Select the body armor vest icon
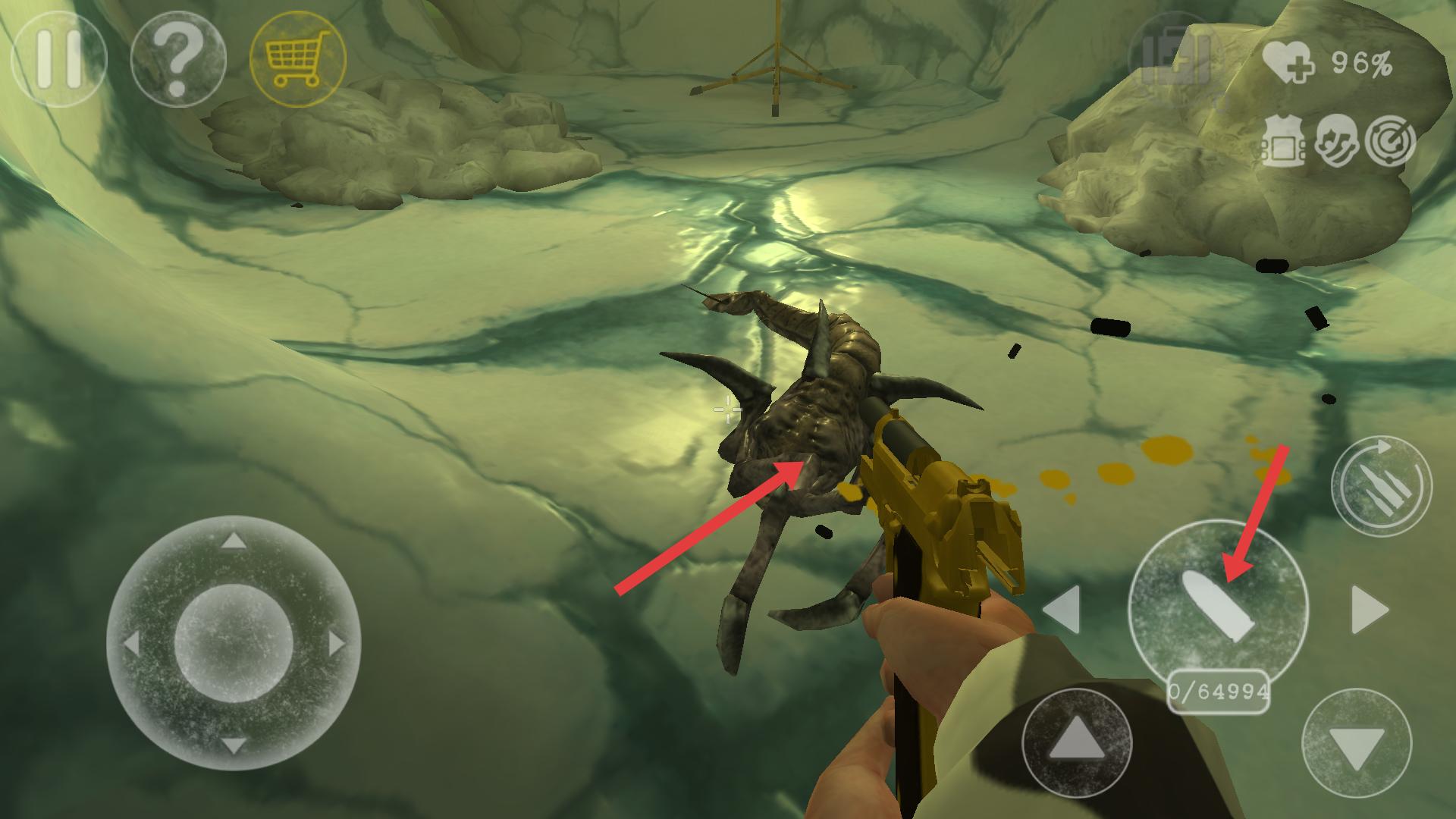Image resolution: width=1456 pixels, height=819 pixels. pos(1282,142)
